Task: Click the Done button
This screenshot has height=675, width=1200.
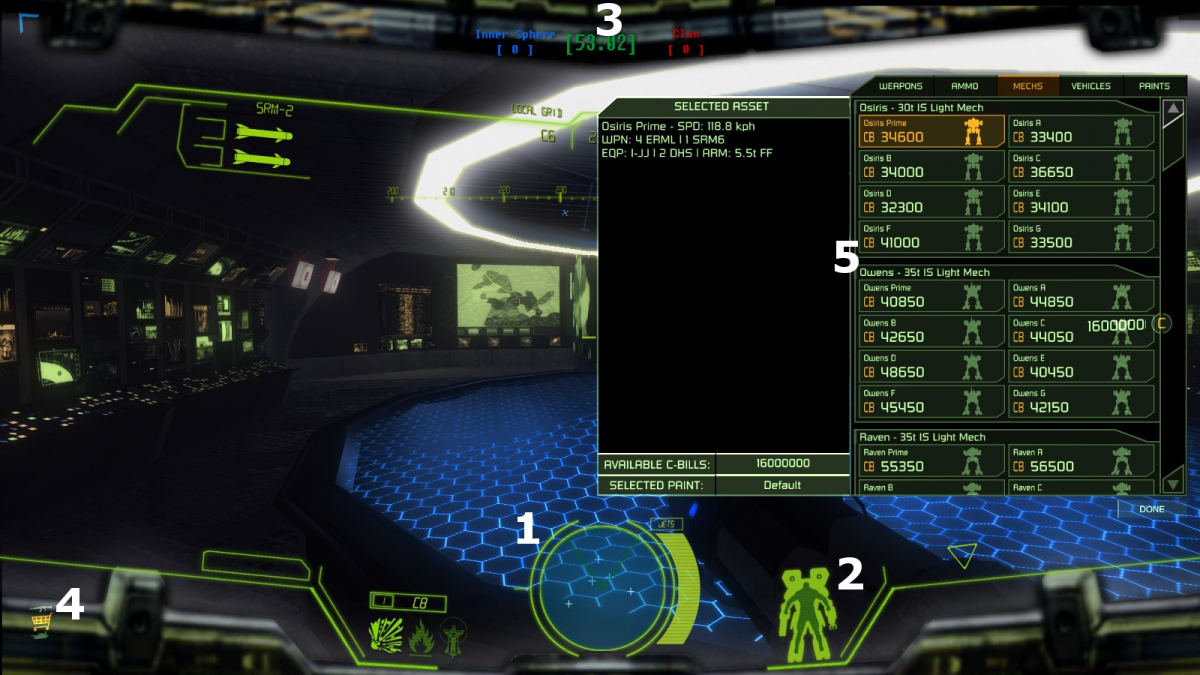Action: pyautogui.click(x=1152, y=509)
